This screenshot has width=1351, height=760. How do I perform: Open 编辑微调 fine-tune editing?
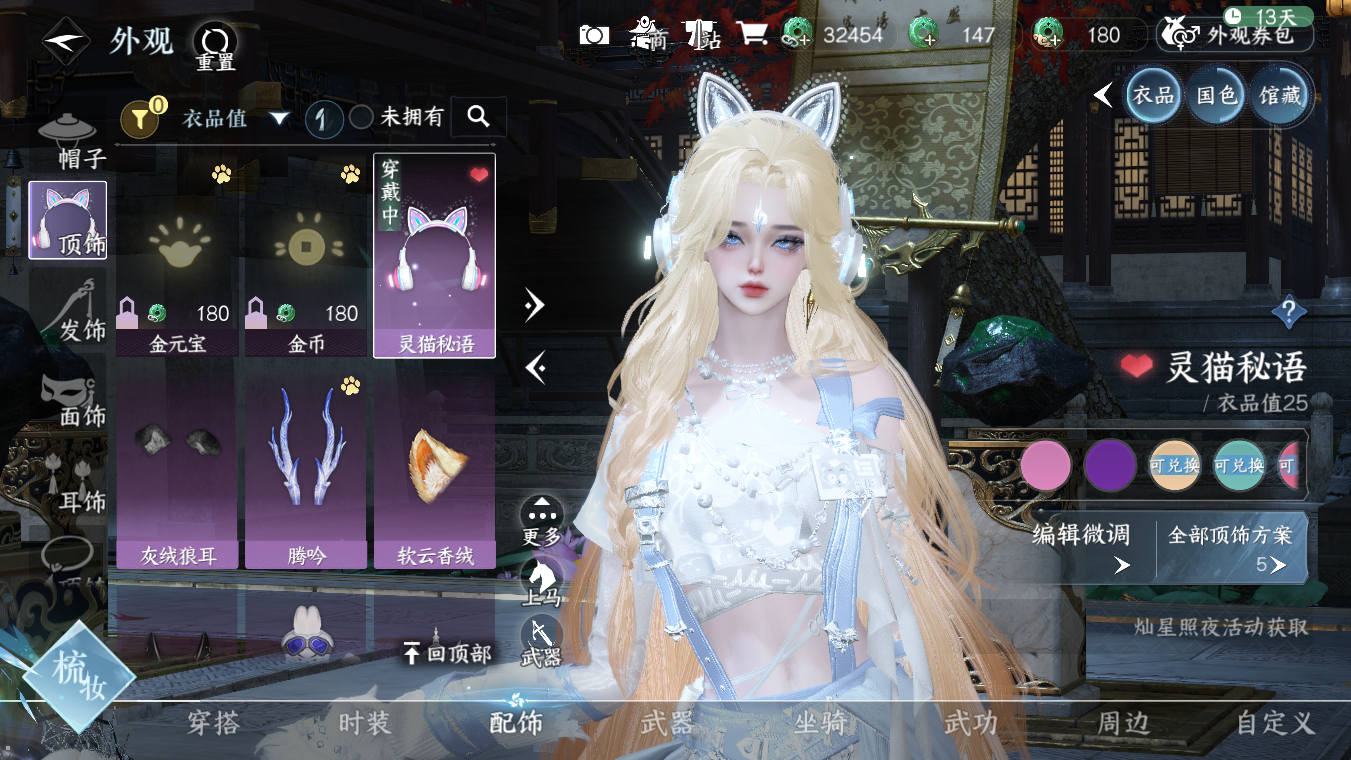(x=1082, y=548)
